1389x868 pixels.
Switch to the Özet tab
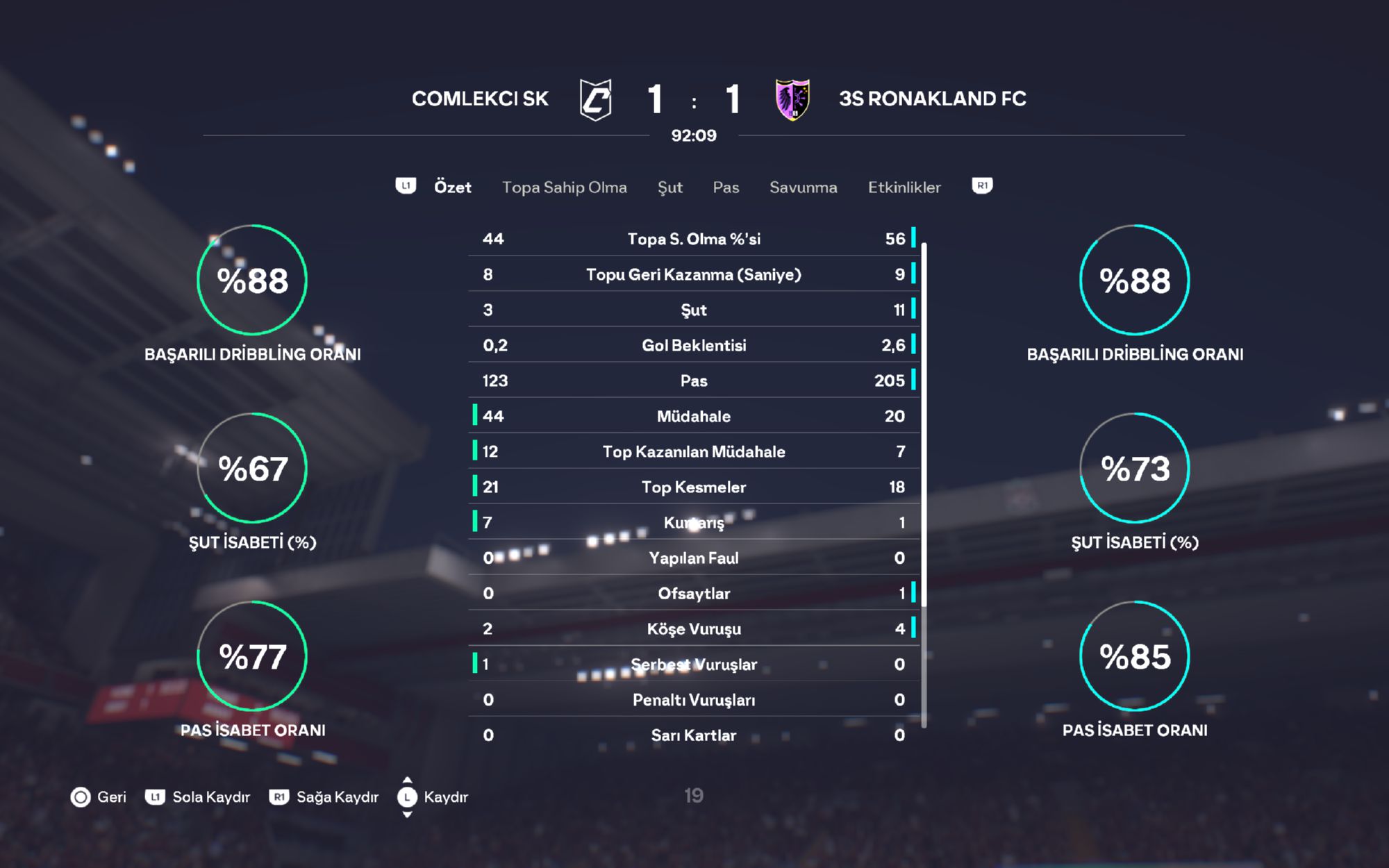click(452, 187)
